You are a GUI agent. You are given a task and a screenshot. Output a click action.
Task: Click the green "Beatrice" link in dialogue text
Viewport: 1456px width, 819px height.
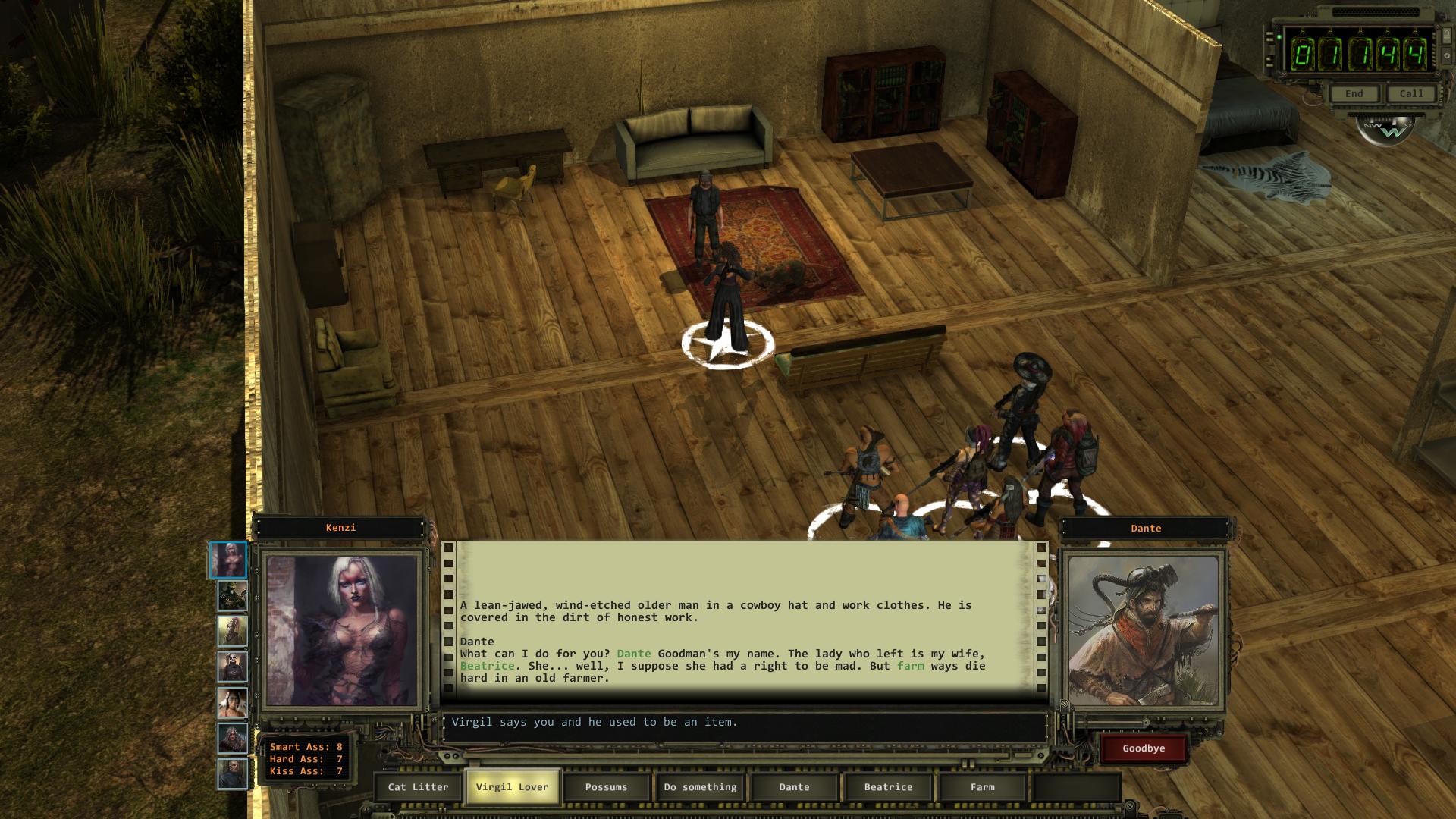[x=487, y=666]
